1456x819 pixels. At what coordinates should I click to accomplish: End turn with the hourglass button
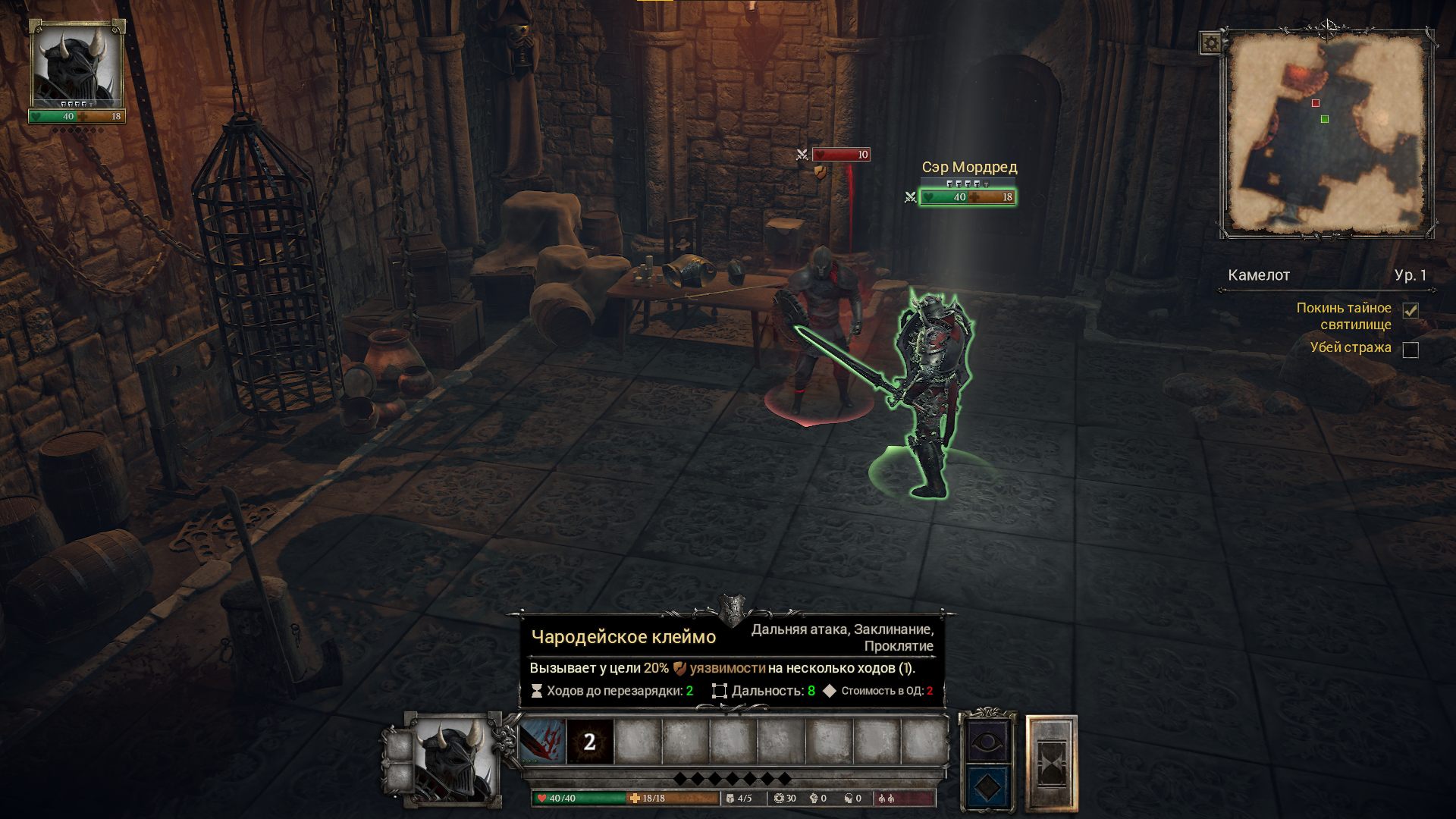[1051, 763]
